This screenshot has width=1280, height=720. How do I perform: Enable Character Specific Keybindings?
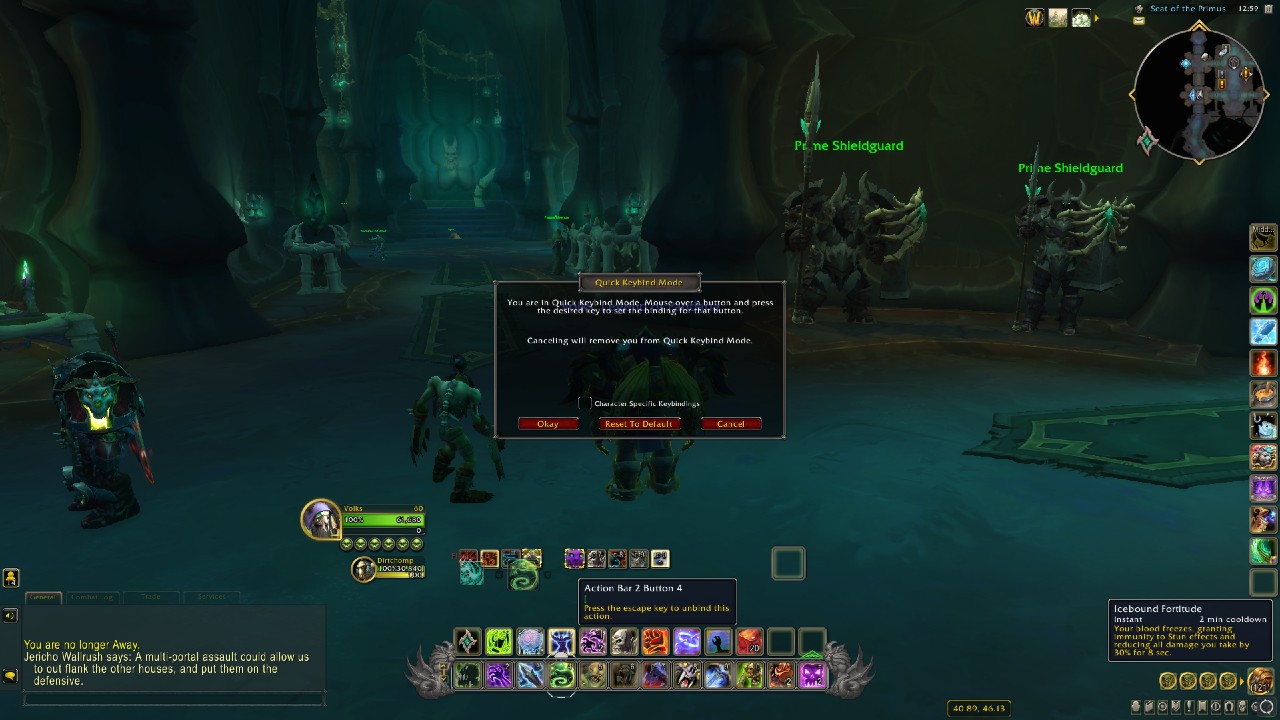point(585,403)
